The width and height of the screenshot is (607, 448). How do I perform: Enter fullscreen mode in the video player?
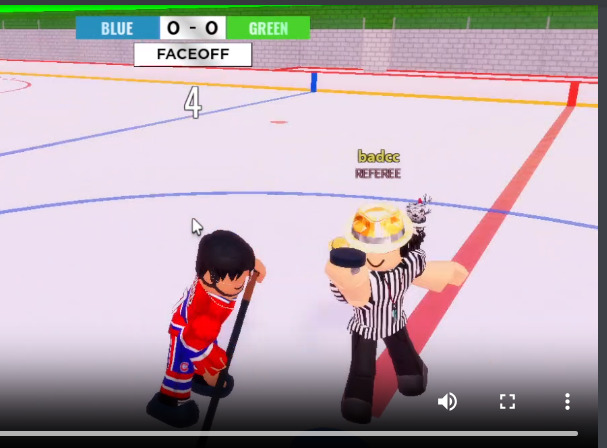[x=507, y=402]
